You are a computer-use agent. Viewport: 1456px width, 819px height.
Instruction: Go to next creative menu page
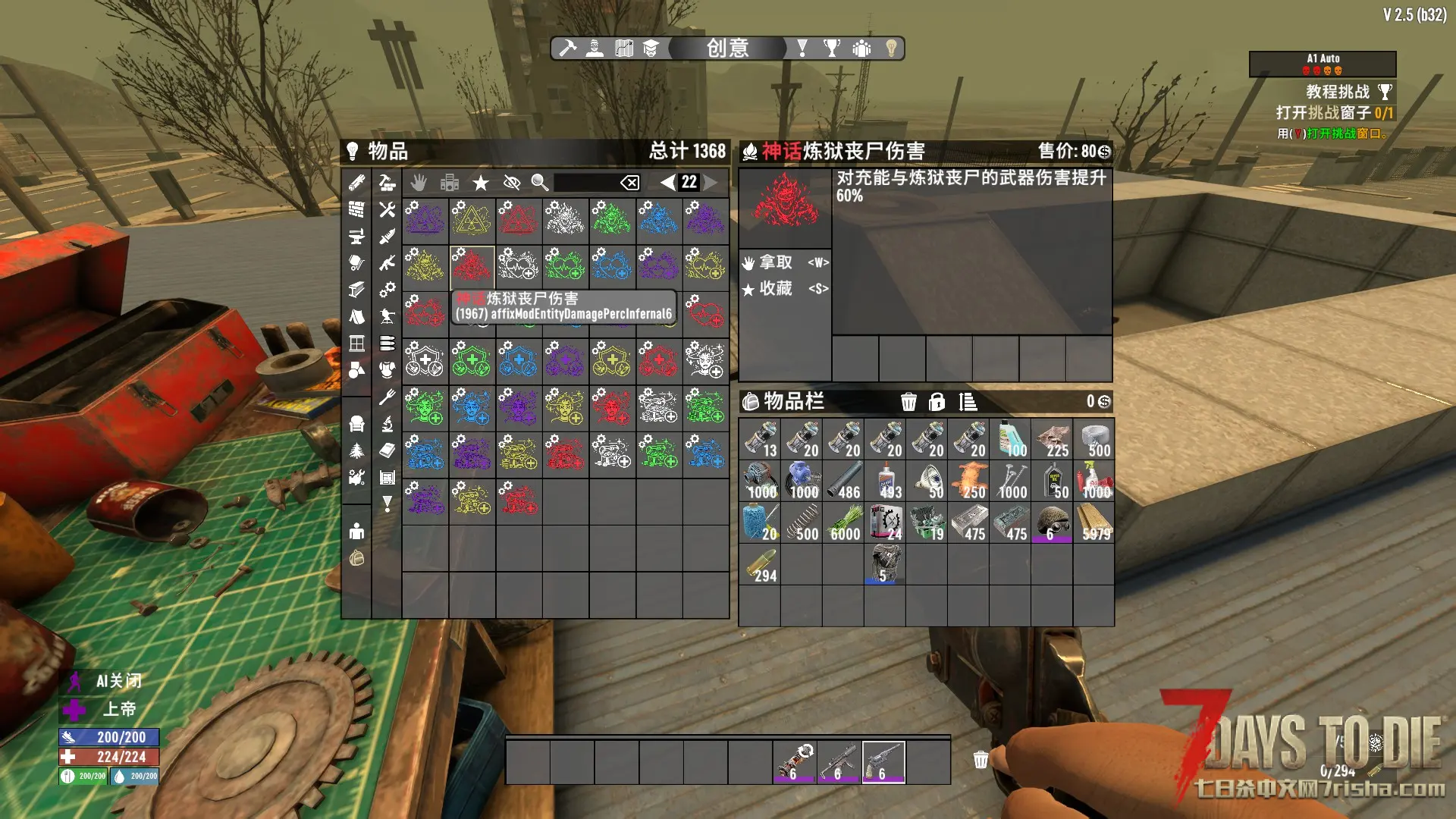pos(711,182)
